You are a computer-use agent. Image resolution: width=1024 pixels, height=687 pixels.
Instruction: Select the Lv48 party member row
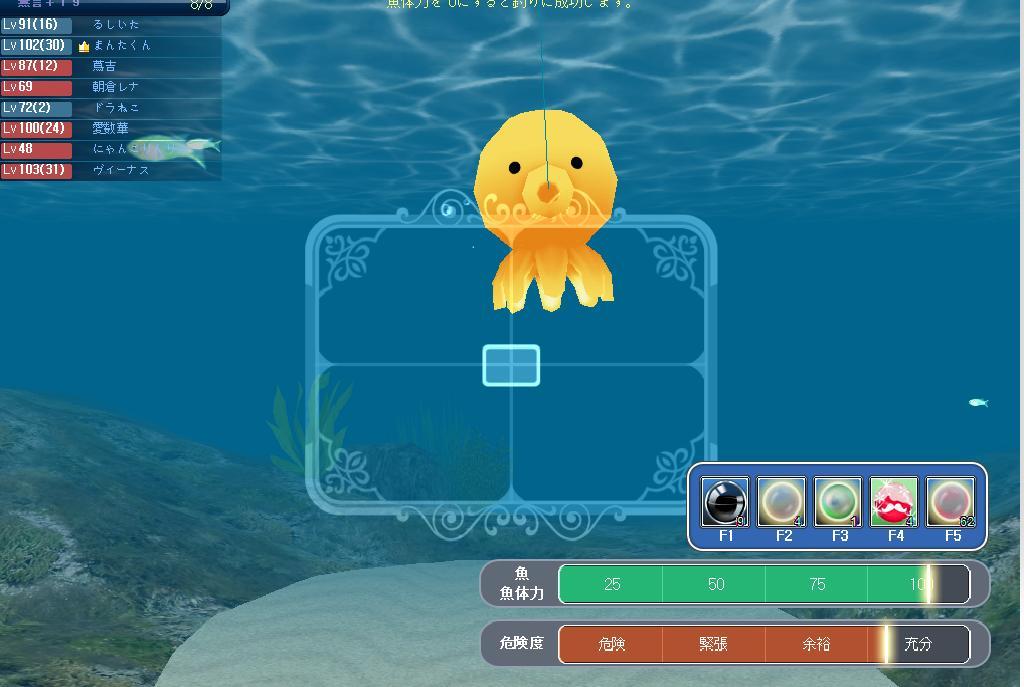click(110, 149)
